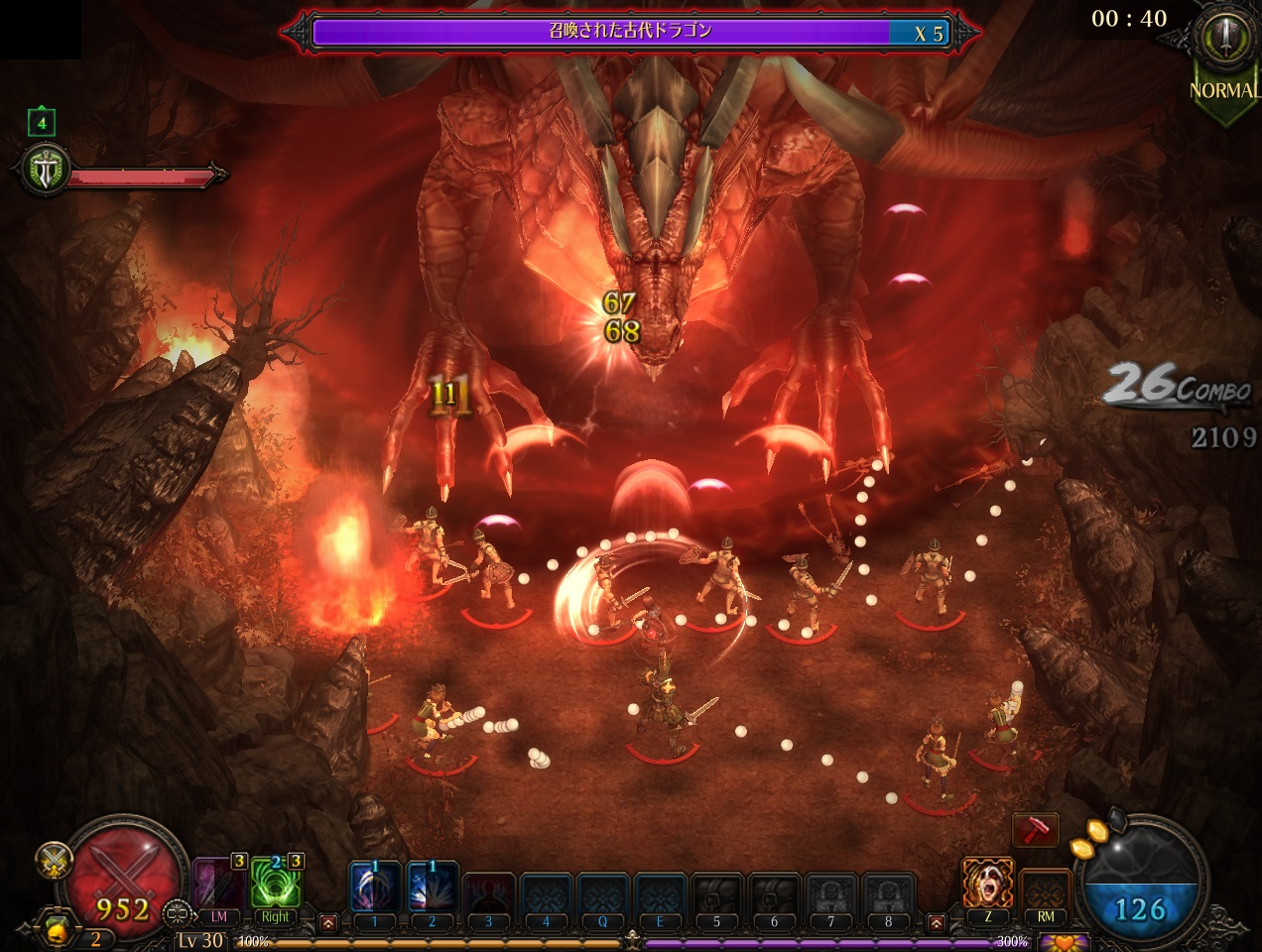Expand the right hotbar arrow button
This screenshot has height=952, width=1262.
(x=937, y=923)
